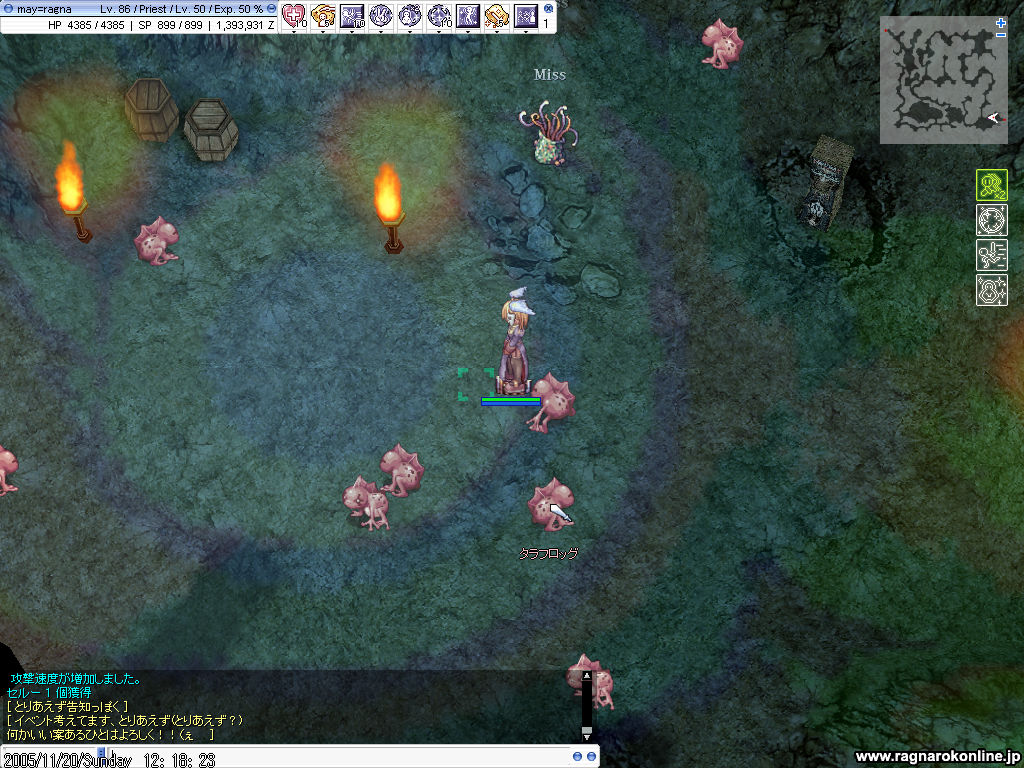Select the circular magic-ring status icon

click(x=991, y=220)
